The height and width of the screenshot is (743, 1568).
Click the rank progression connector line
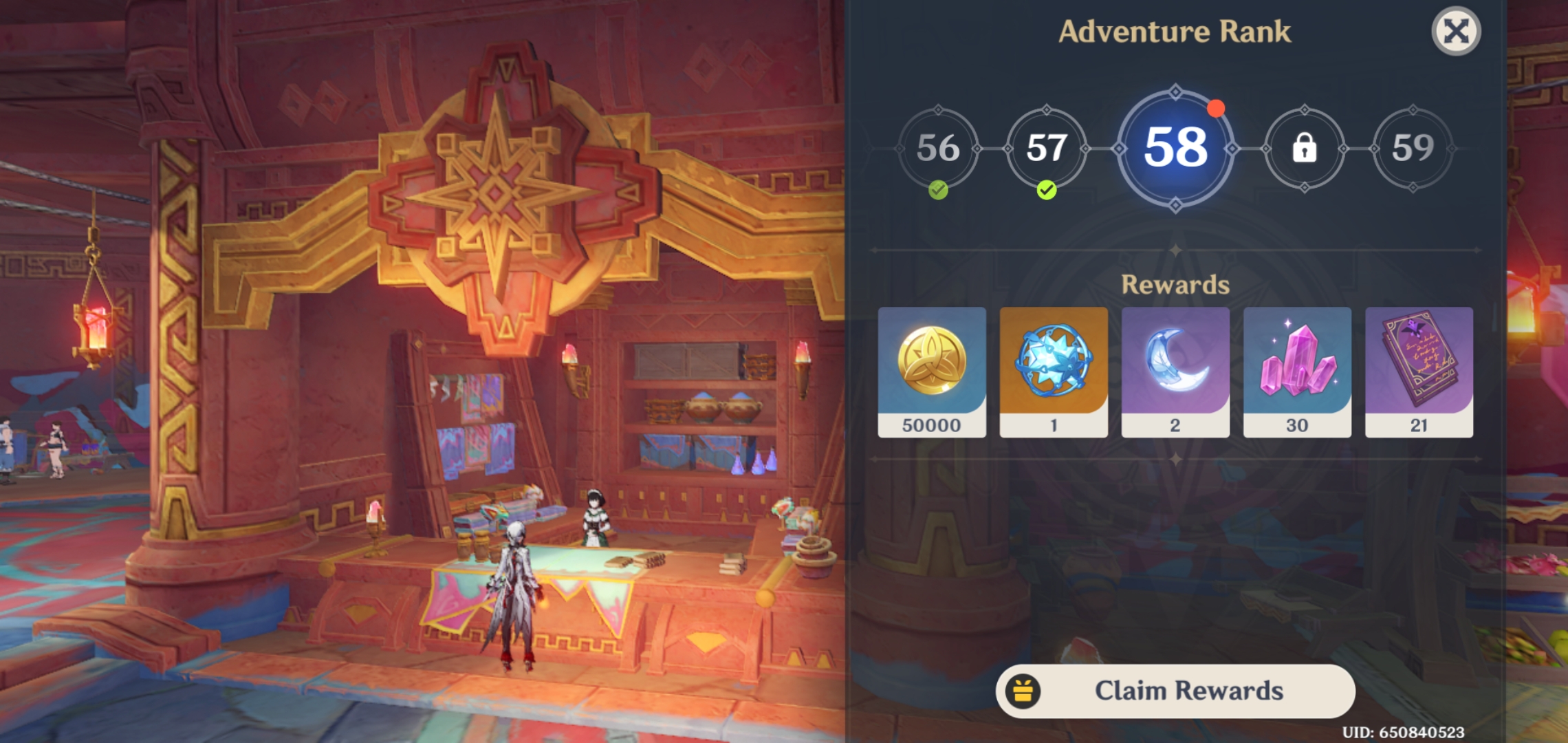pyautogui.click(x=990, y=149)
